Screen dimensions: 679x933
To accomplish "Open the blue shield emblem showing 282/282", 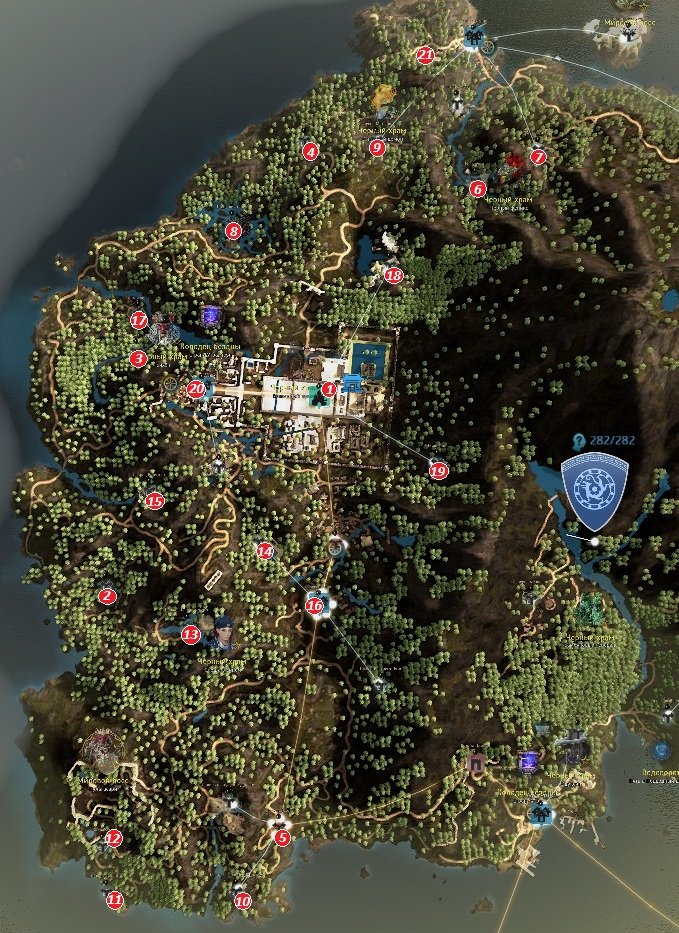I will click(x=594, y=491).
